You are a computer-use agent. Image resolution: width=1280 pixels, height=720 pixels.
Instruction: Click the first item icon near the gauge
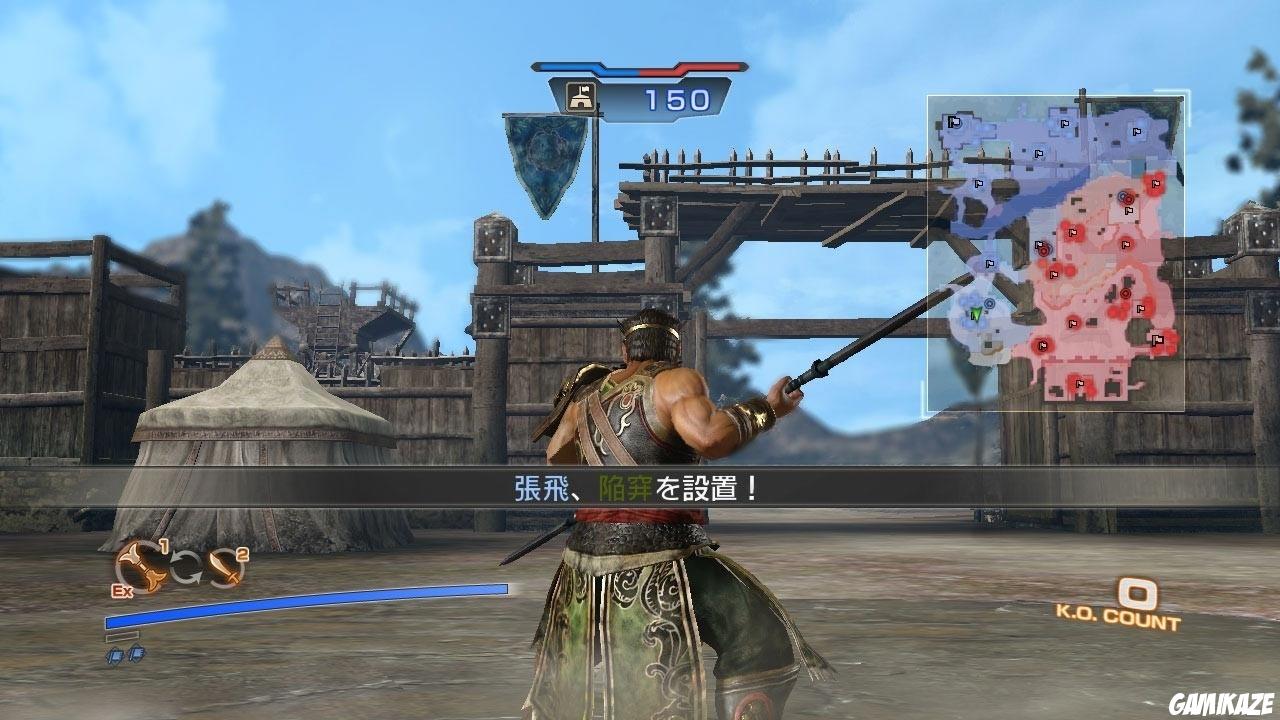[117, 656]
